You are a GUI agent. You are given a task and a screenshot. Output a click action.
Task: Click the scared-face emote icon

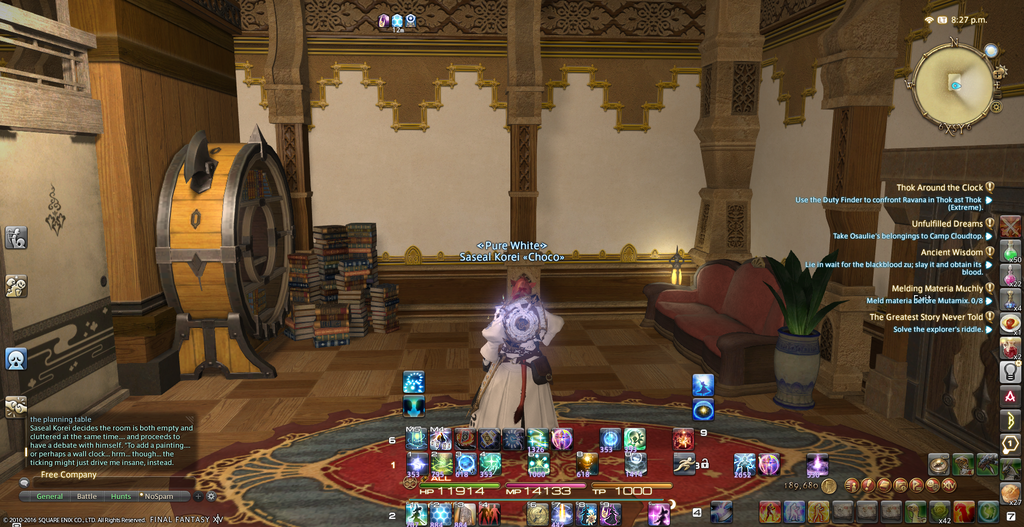tap(16, 358)
